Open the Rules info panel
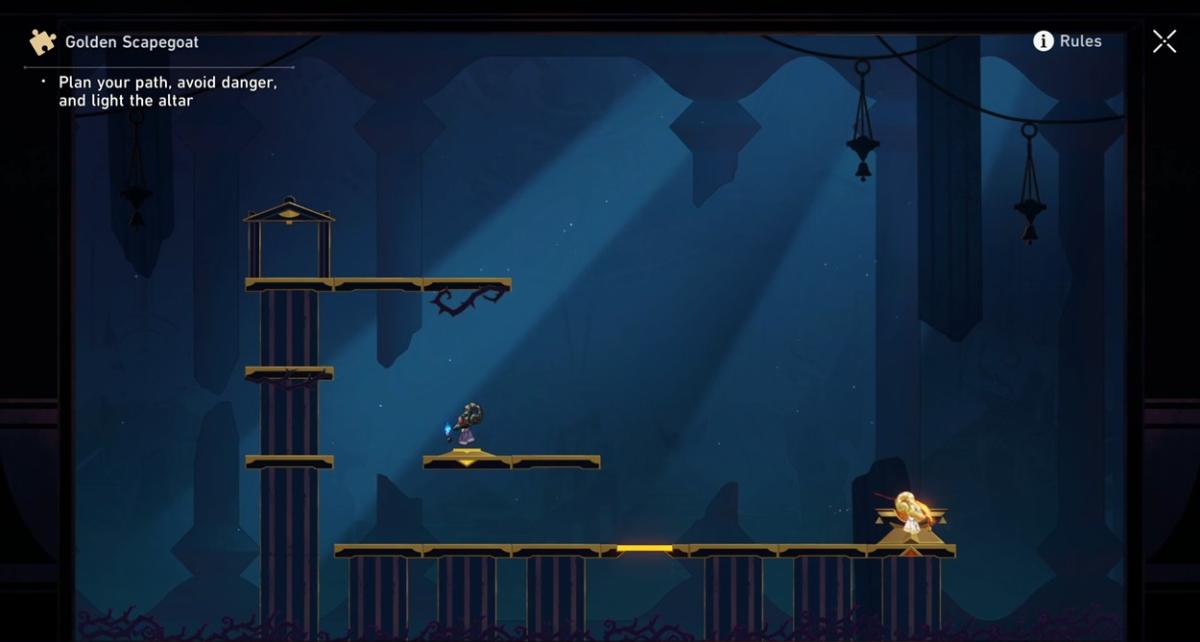Image resolution: width=1200 pixels, height=642 pixels. (1067, 41)
